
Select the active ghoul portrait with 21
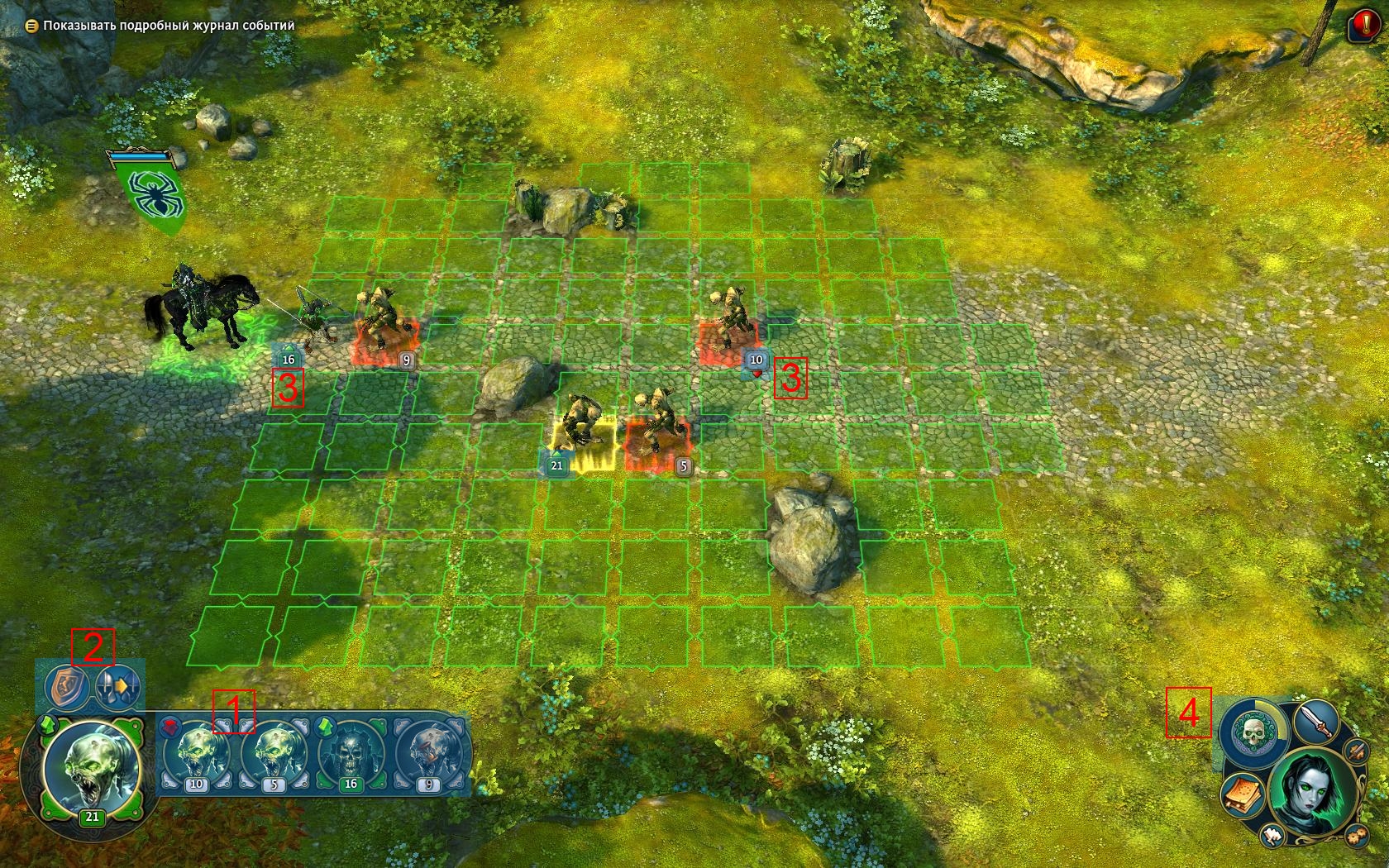point(92,768)
